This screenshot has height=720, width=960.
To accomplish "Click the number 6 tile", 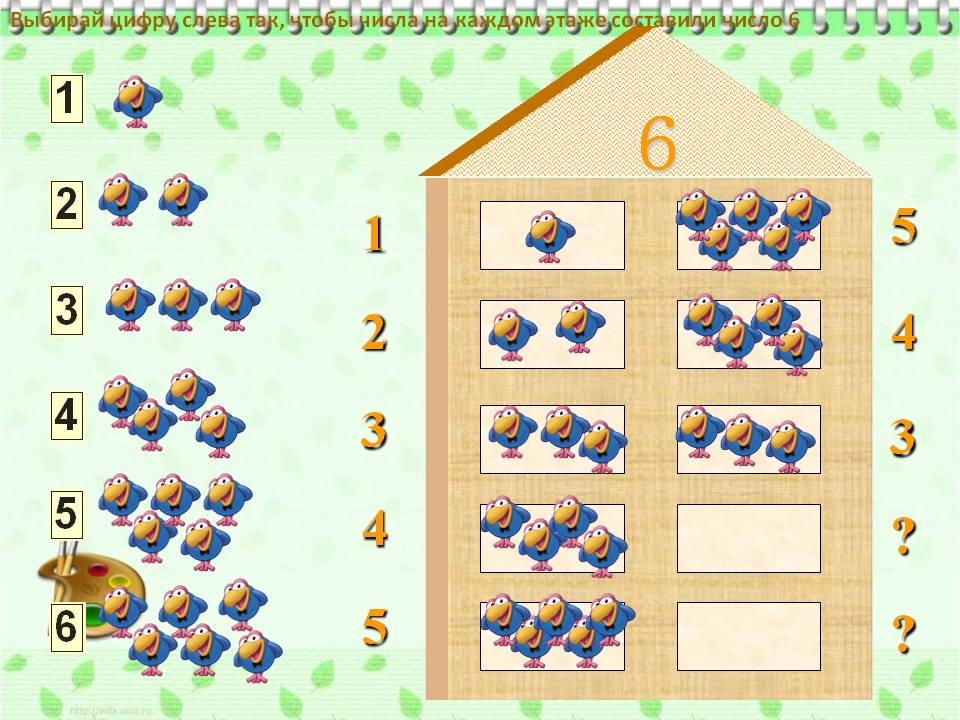I will (x=66, y=627).
